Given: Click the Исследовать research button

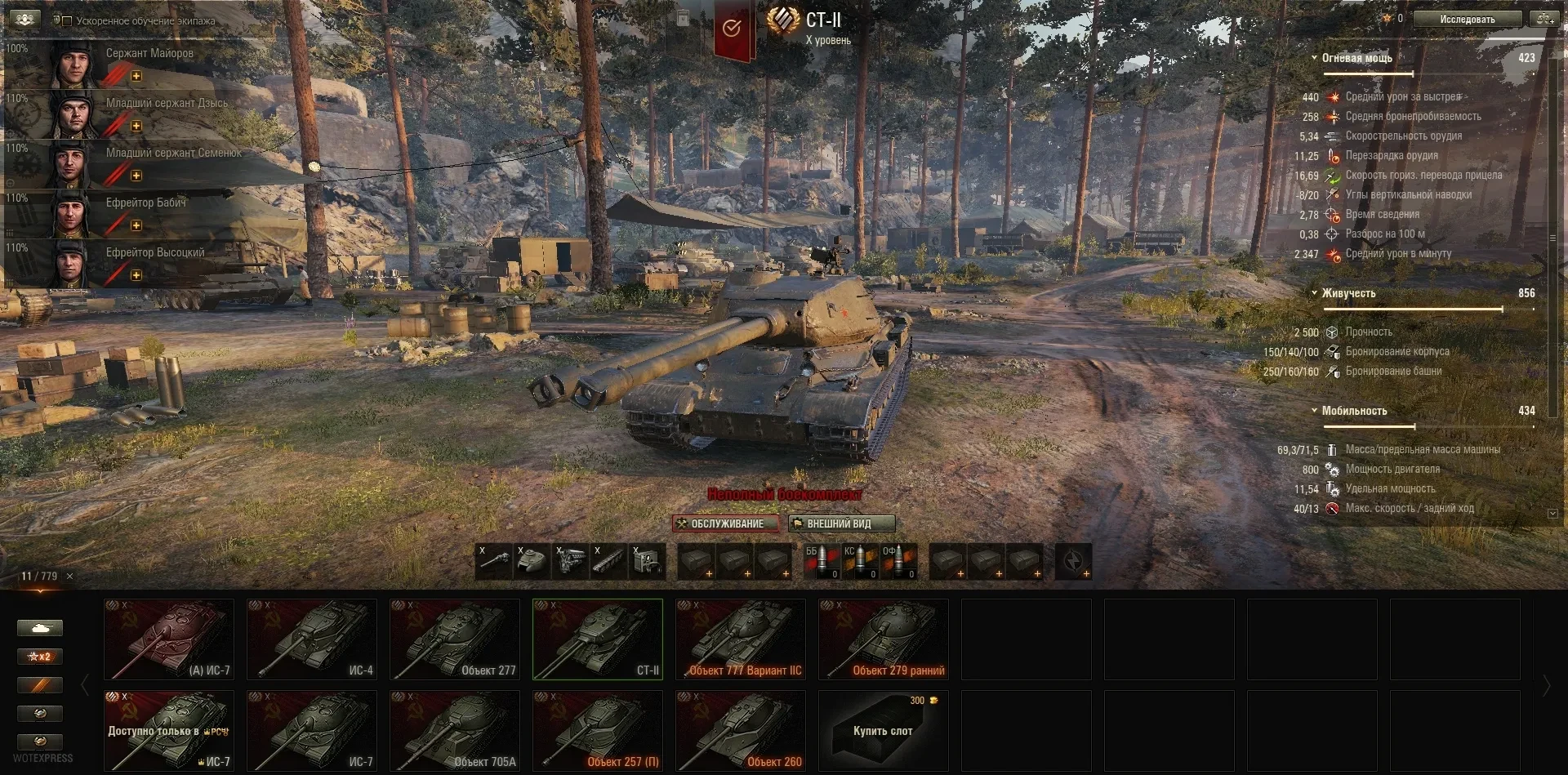Looking at the screenshot, I should [x=1468, y=19].
